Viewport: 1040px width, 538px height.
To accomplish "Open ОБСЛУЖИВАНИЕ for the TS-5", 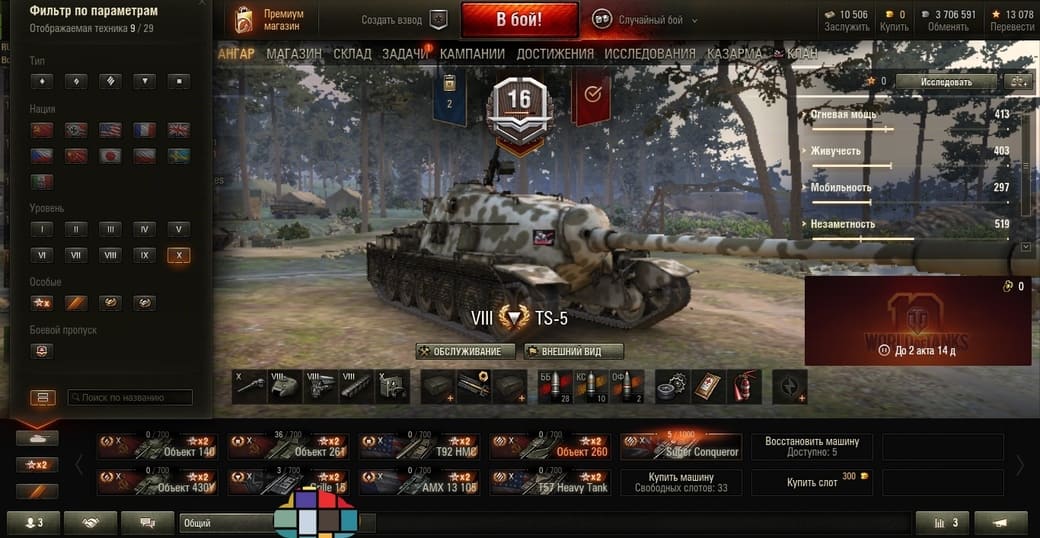I will (466, 351).
